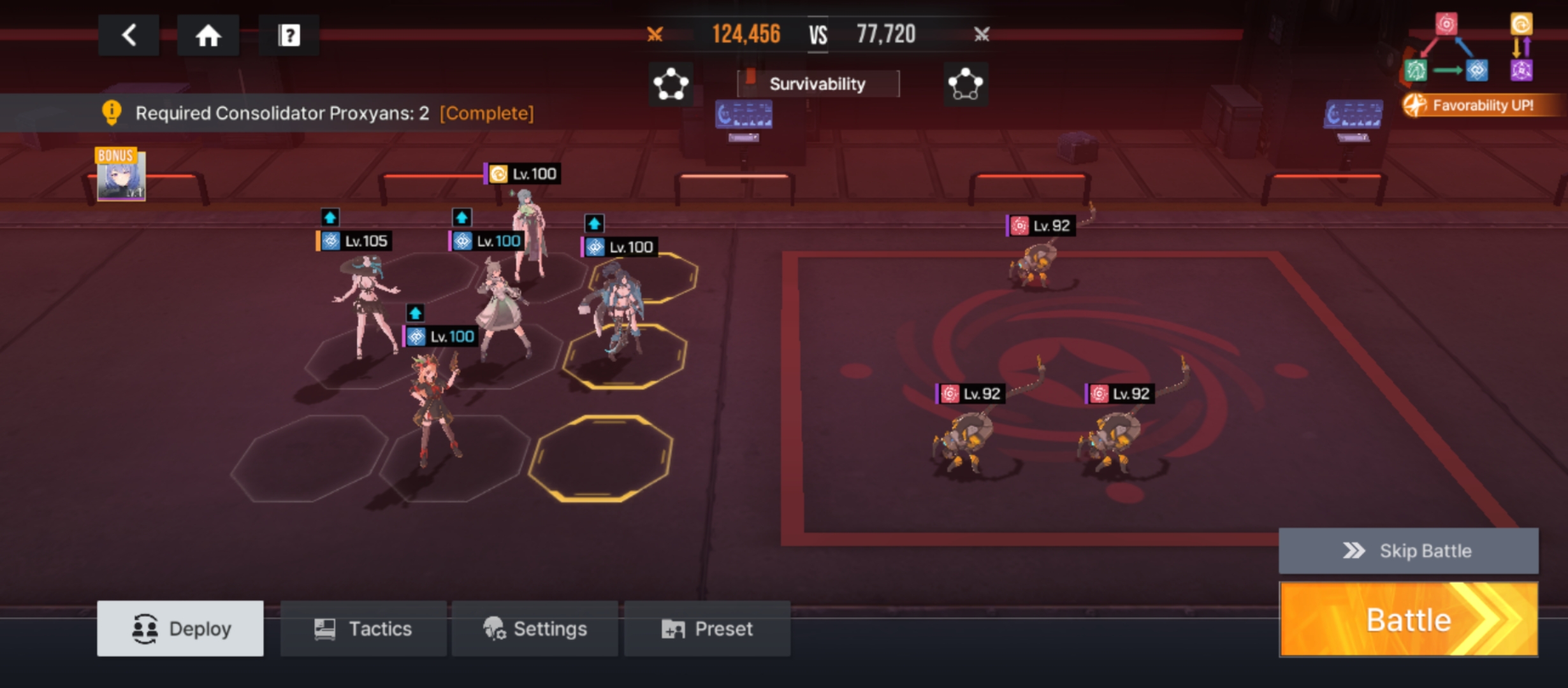This screenshot has width=1568, height=688.
Task: Open the enemy formation icon right of Survivability
Action: (x=965, y=84)
